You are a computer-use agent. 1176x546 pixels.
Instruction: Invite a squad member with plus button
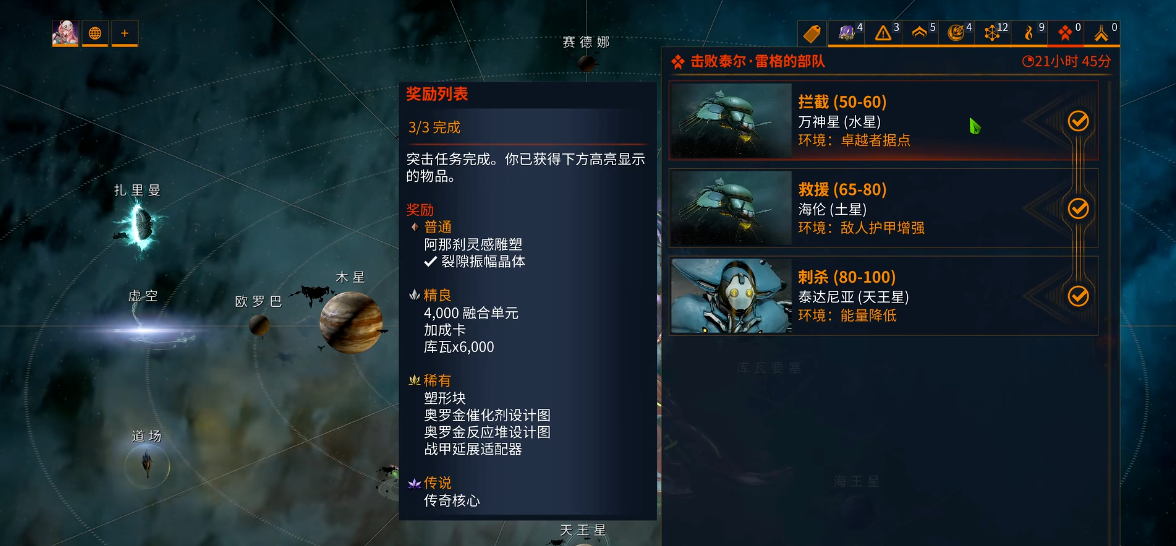[125, 33]
